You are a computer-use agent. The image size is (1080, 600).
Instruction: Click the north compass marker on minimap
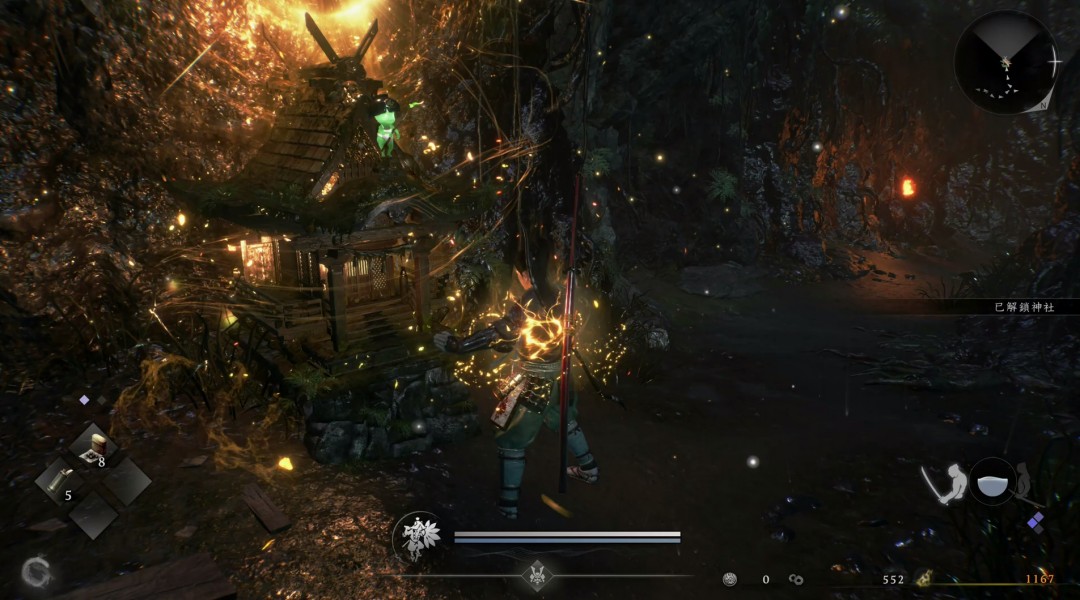click(x=1044, y=104)
